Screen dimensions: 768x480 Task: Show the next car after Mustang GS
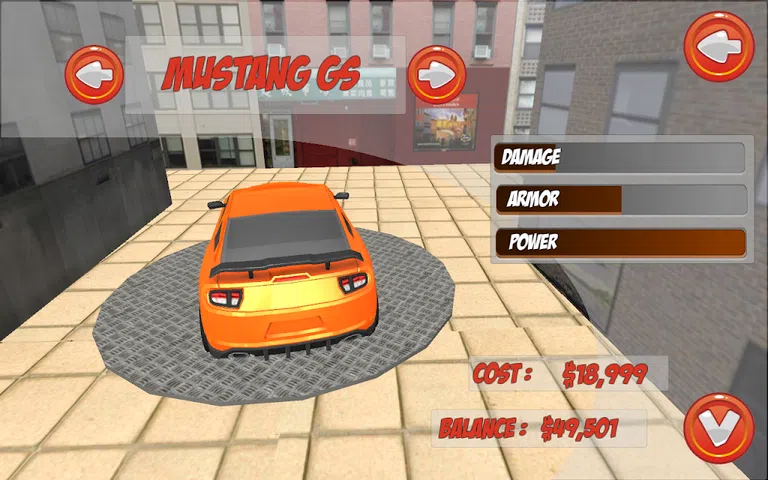point(436,75)
